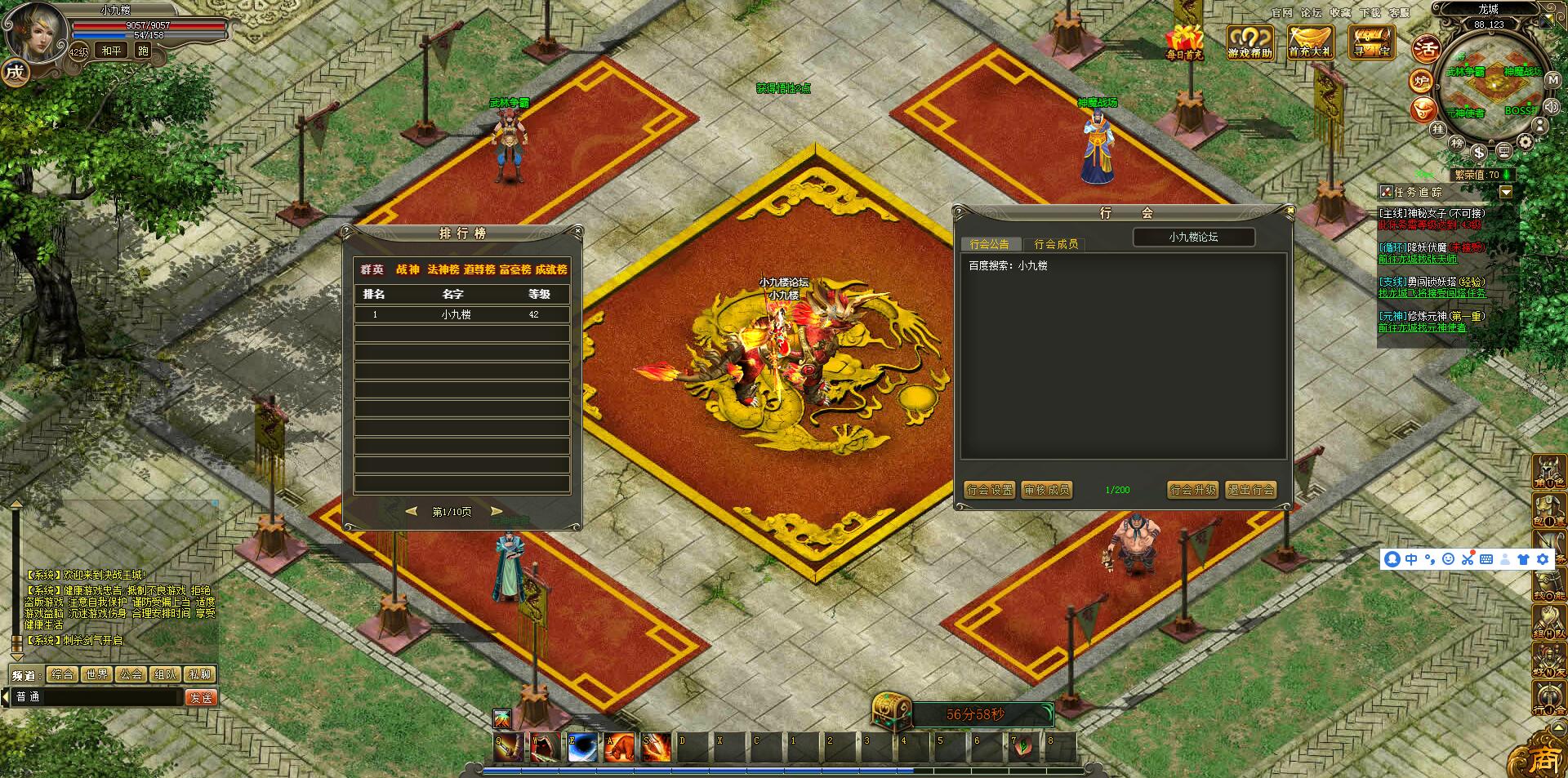Viewport: 1568px width, 778px height.
Task: Open 游戏帮助 game help icon
Action: pos(1249,42)
